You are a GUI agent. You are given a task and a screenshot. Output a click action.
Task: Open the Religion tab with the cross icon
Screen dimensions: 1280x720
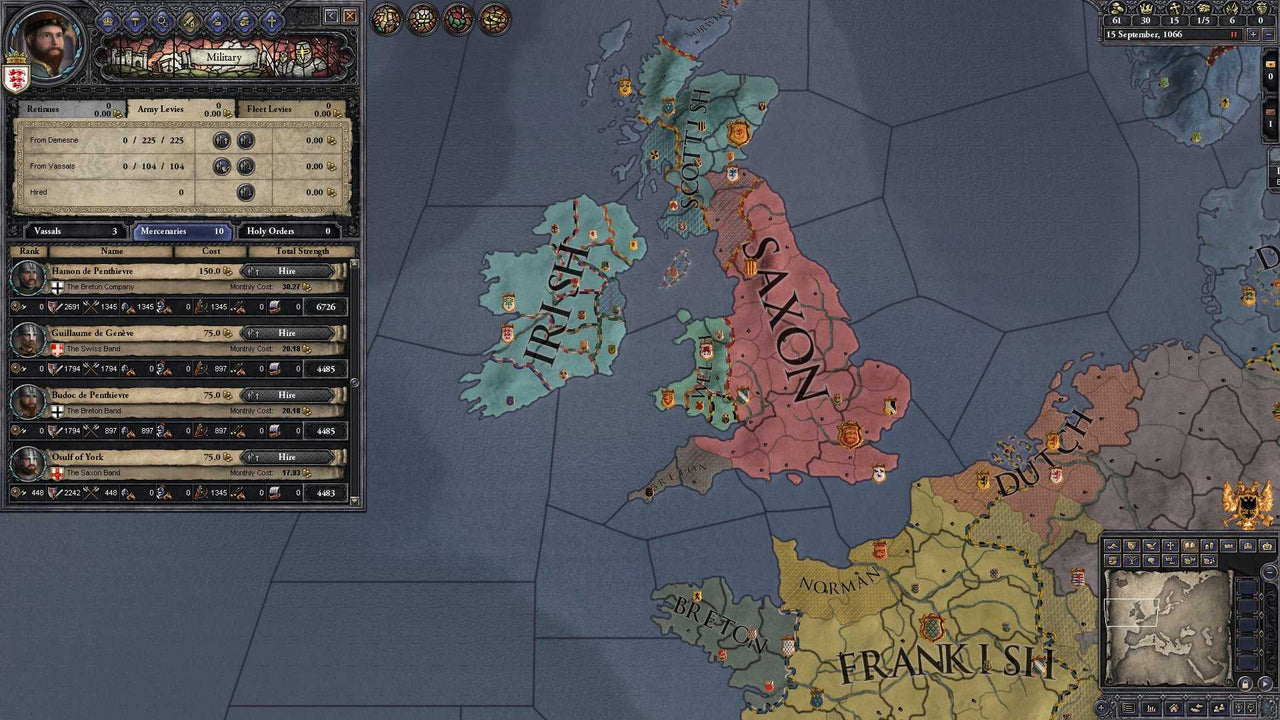(x=271, y=20)
